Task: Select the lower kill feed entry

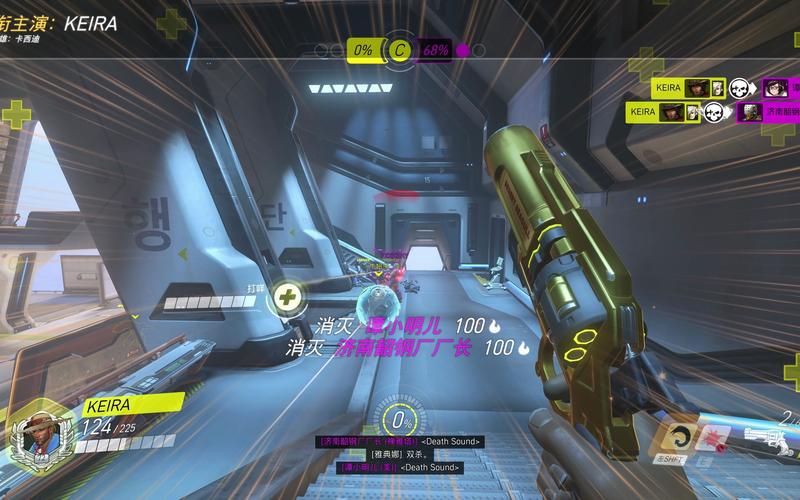Action: (x=713, y=112)
